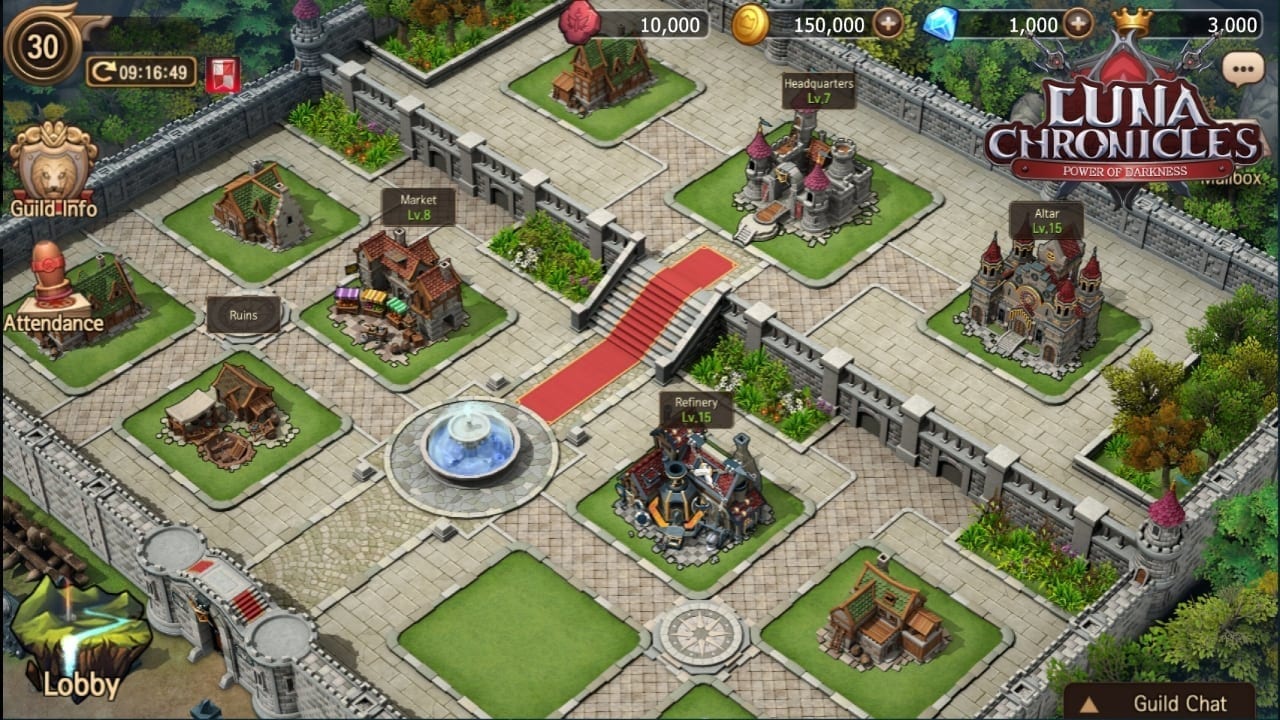This screenshot has width=1280, height=720.
Task: Select the Market Lv.8 label
Action: (x=418, y=207)
